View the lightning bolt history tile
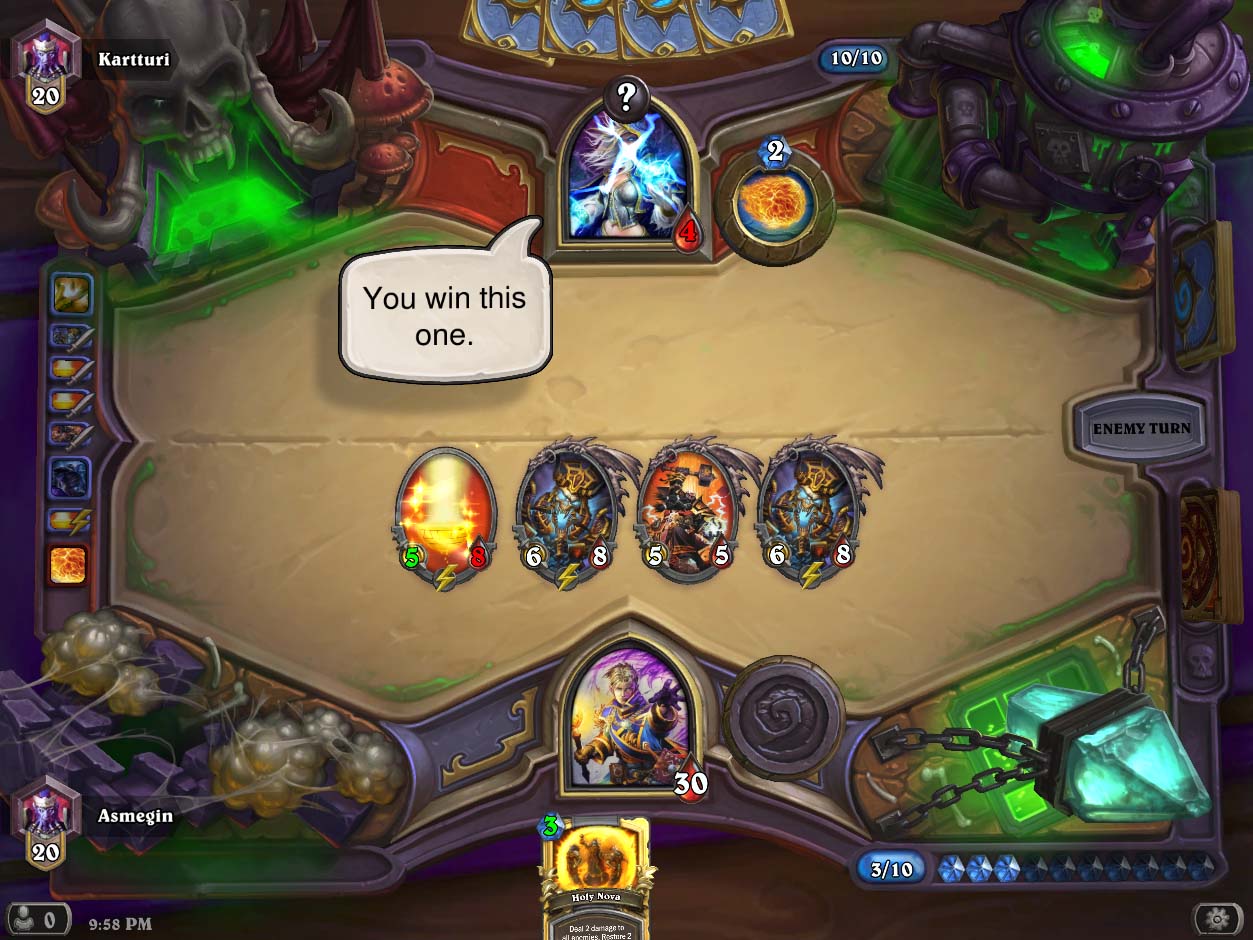 (70, 520)
